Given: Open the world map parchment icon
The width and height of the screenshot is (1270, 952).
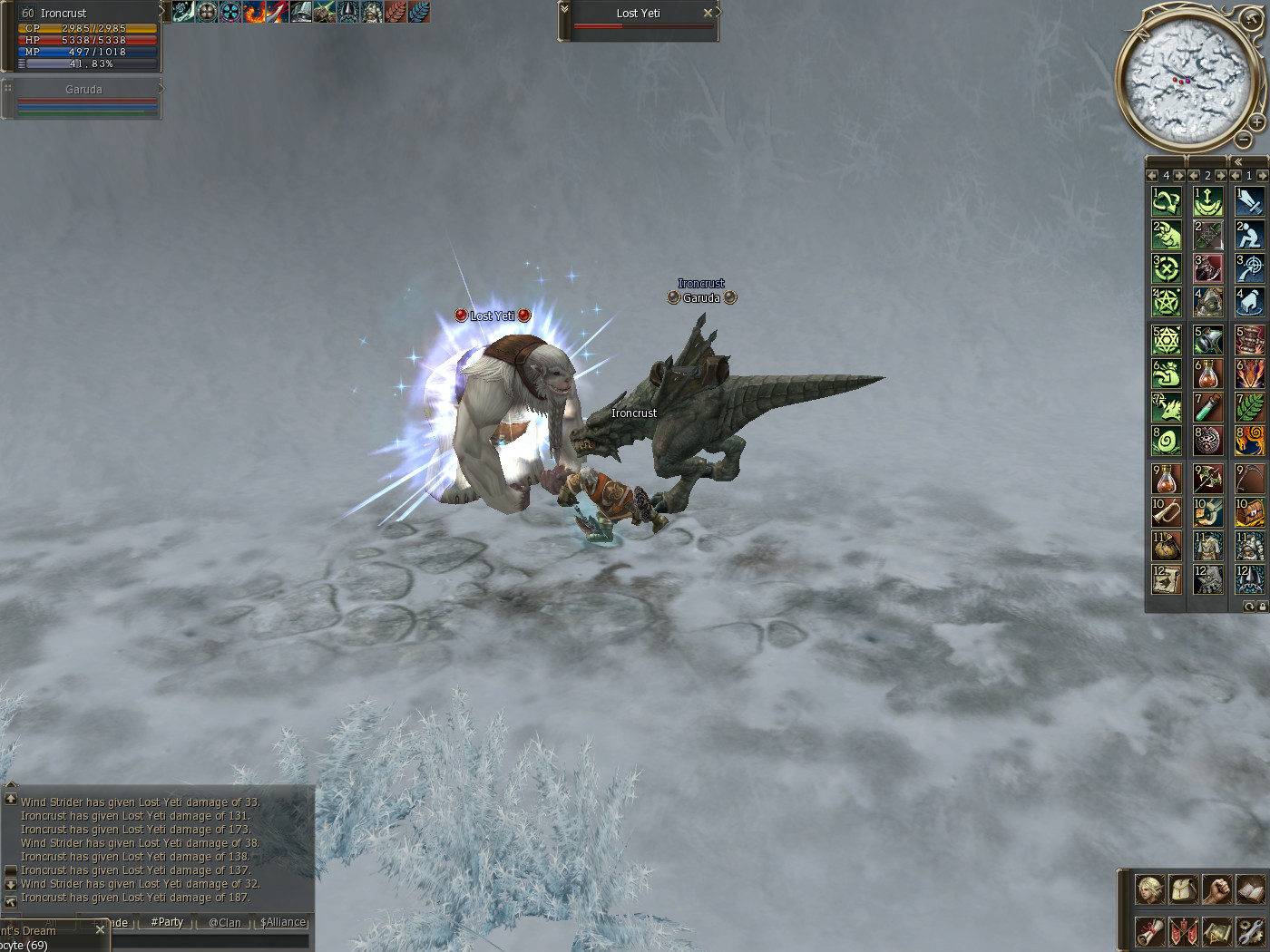Looking at the screenshot, I should (x=1216, y=931).
